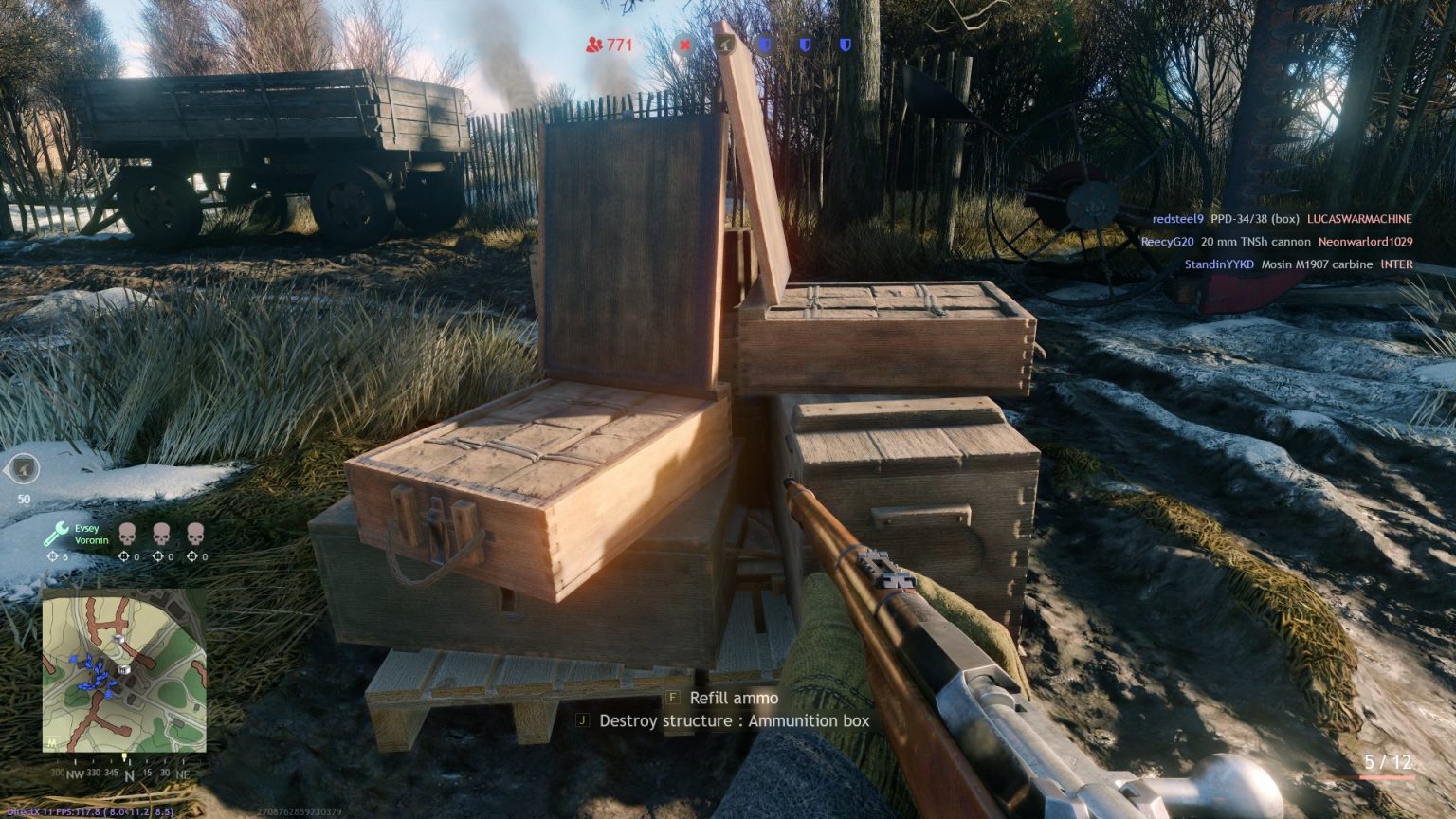Select the middle skull squadmate icon
The width and height of the screenshot is (1456, 819).
pyautogui.click(x=160, y=533)
